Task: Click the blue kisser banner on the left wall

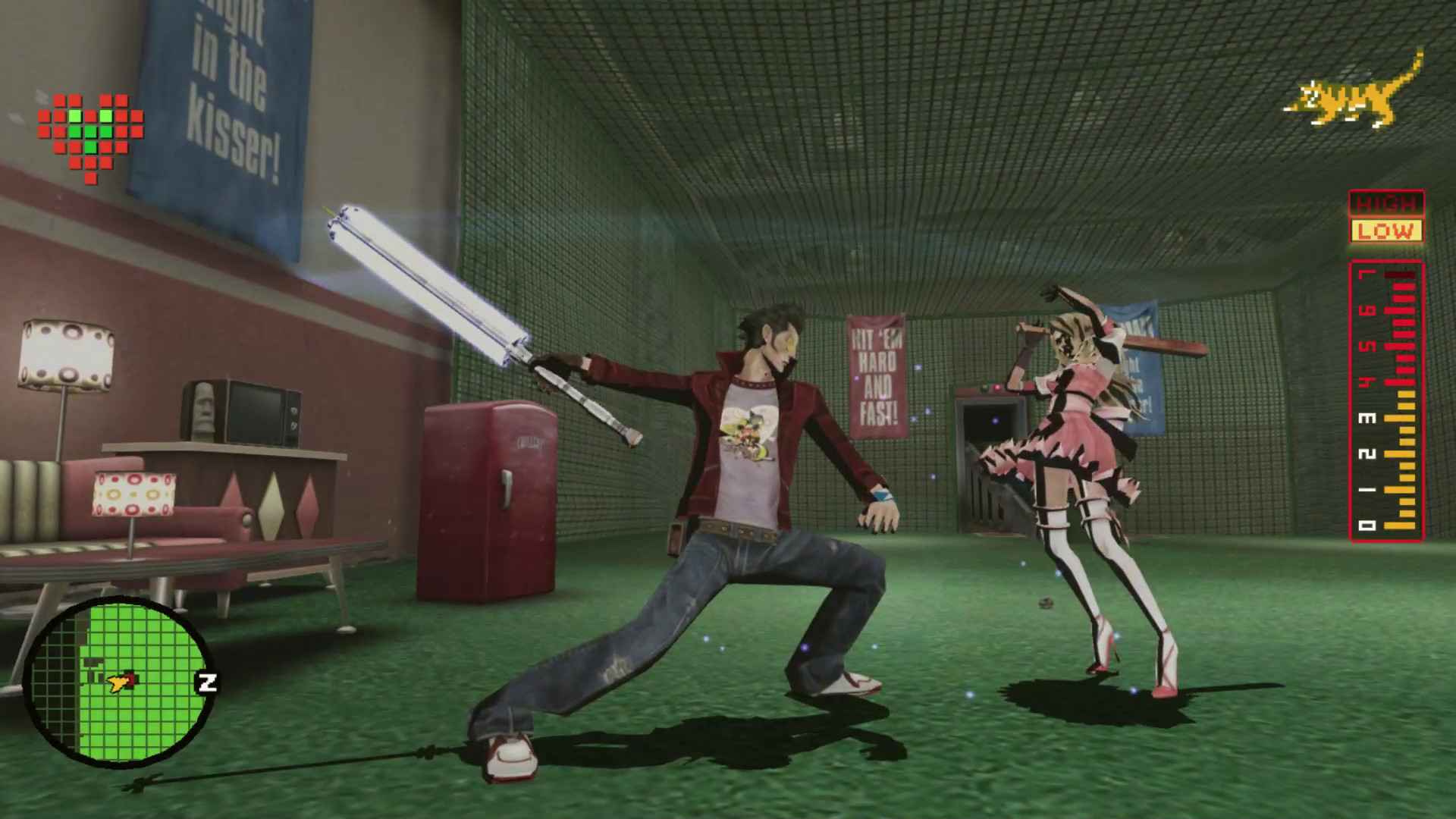Action: [x=227, y=99]
